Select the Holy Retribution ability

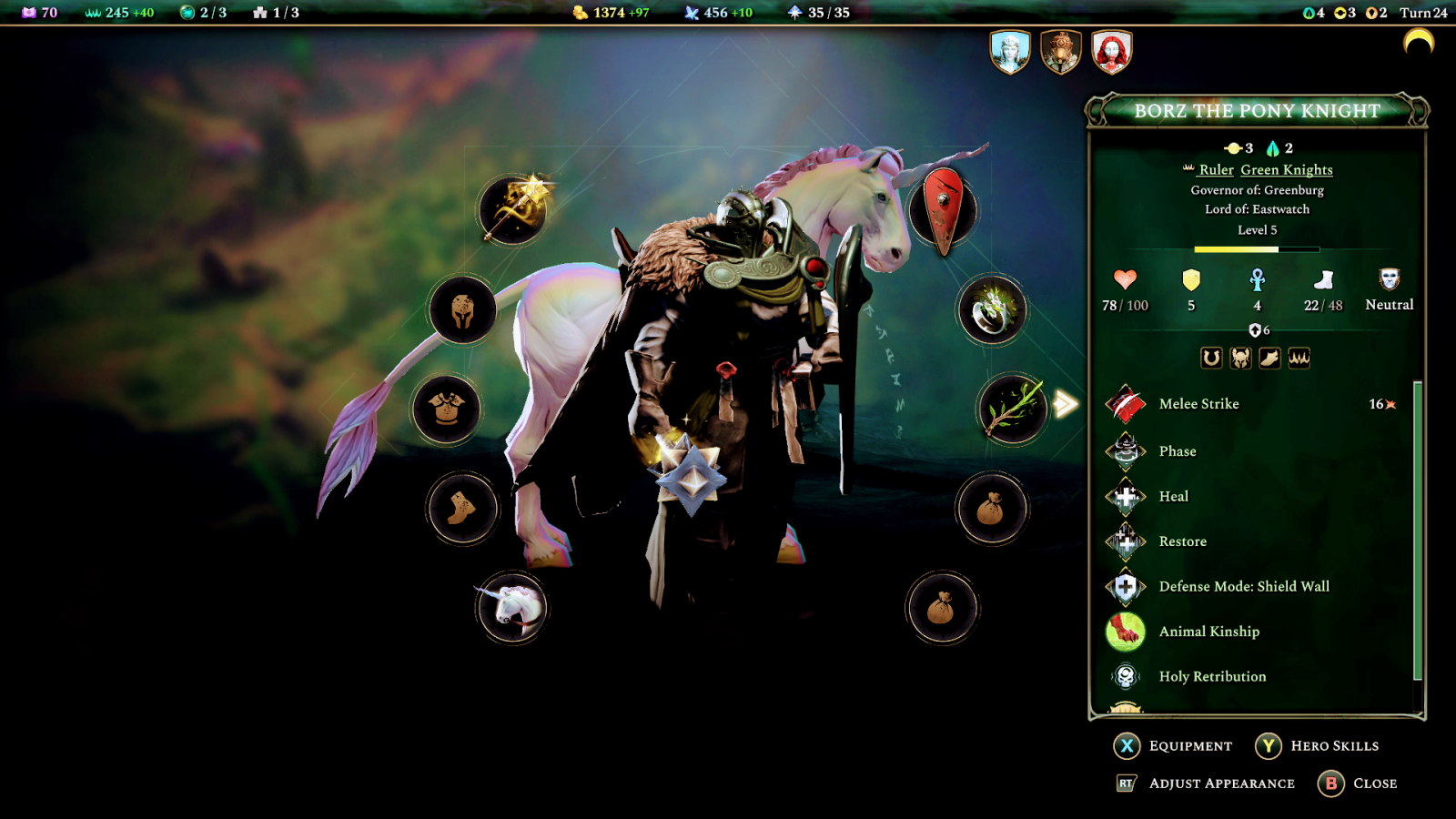click(x=1212, y=677)
